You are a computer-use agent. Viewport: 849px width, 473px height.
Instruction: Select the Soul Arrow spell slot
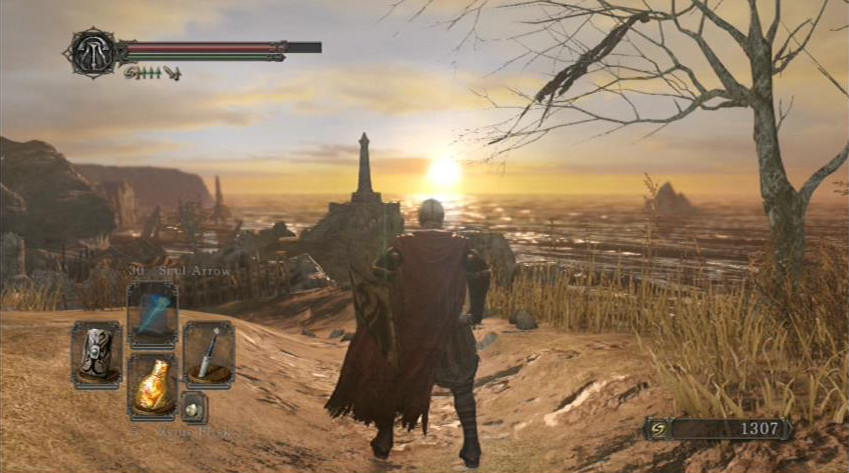pyautogui.click(x=153, y=315)
